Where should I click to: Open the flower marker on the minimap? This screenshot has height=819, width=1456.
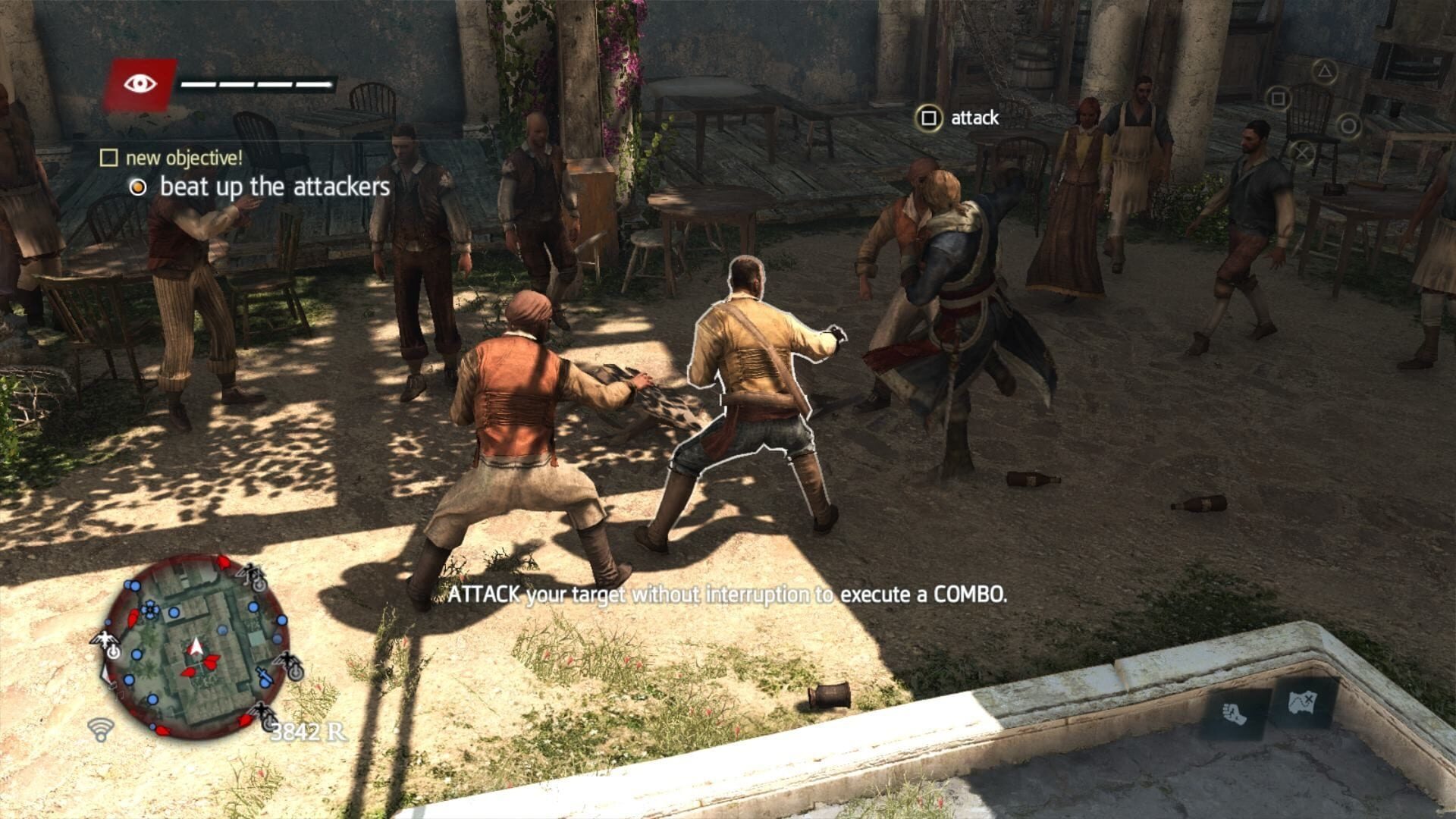coord(149,610)
